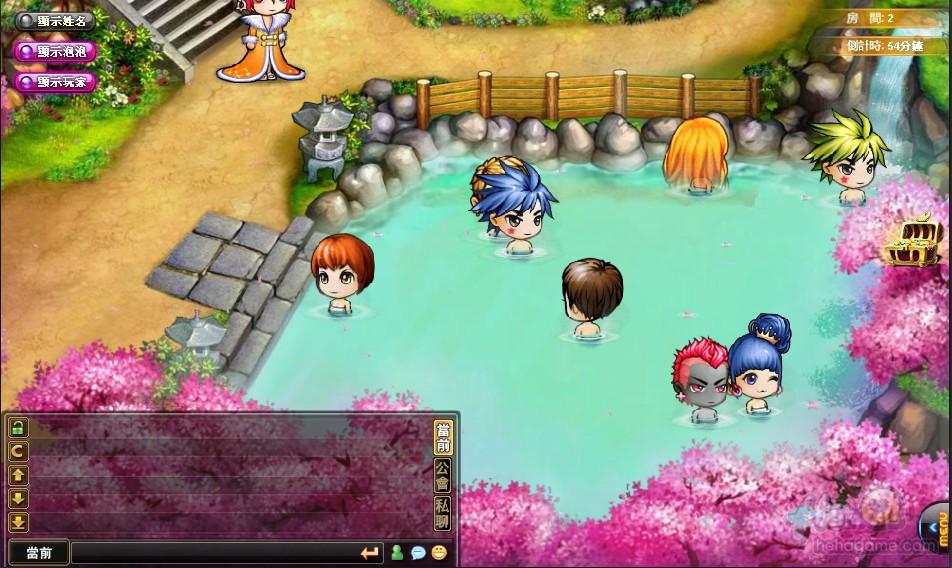Toggle the 顯示泡泡 show-bubbles button
The width and height of the screenshot is (952, 568).
[57, 51]
